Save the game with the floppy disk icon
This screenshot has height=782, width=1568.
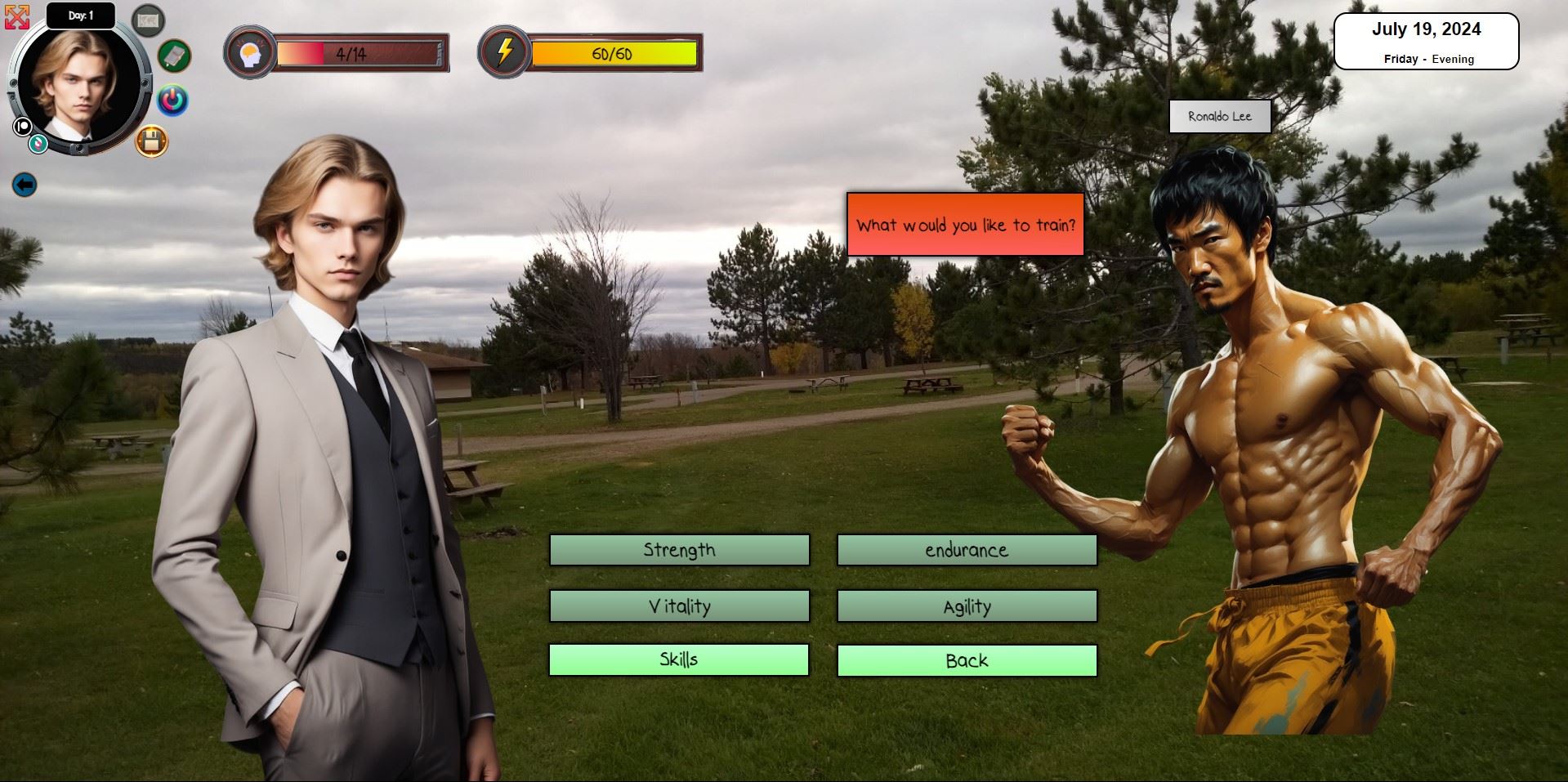point(151,141)
